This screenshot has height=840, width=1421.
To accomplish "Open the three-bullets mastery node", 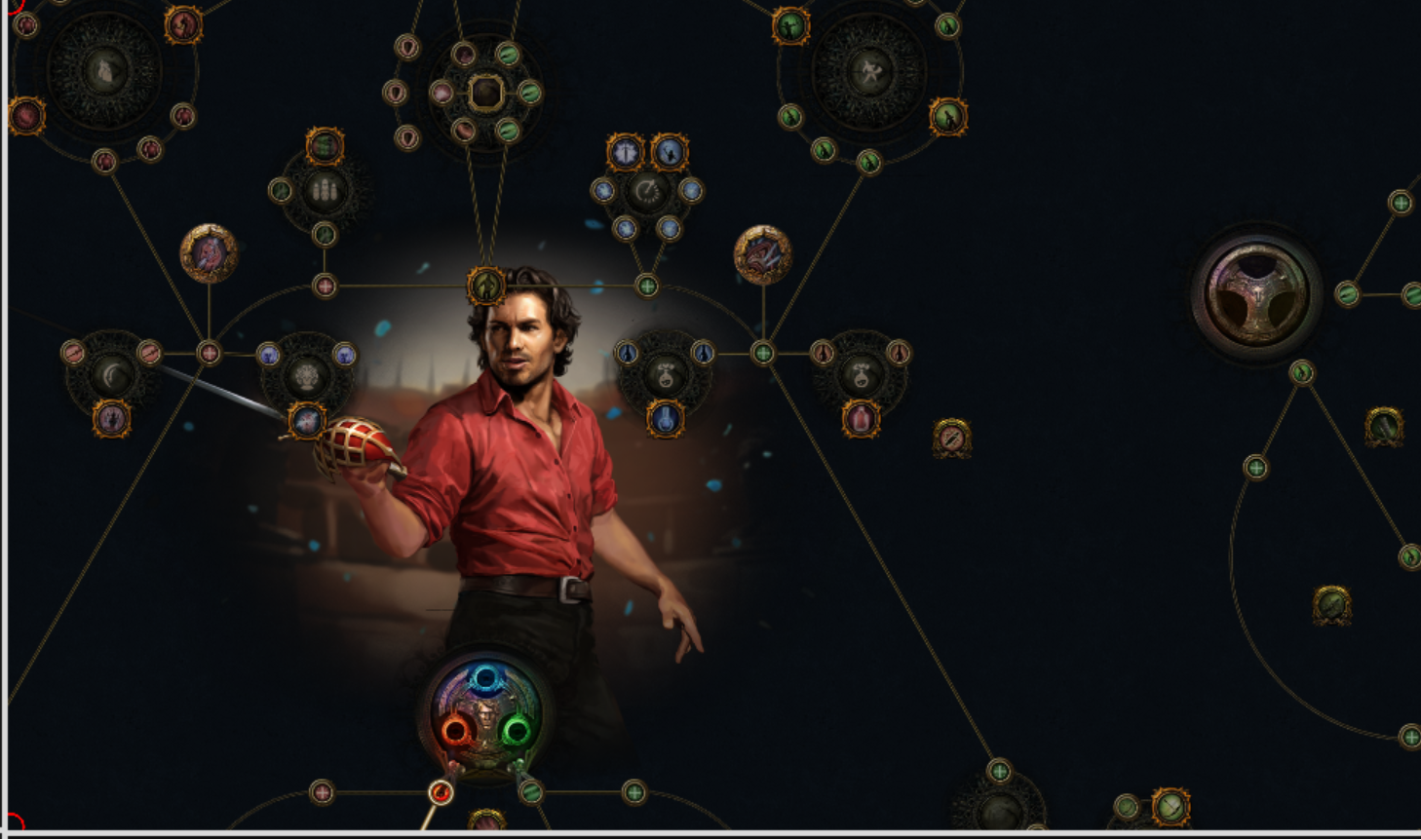I will (325, 190).
